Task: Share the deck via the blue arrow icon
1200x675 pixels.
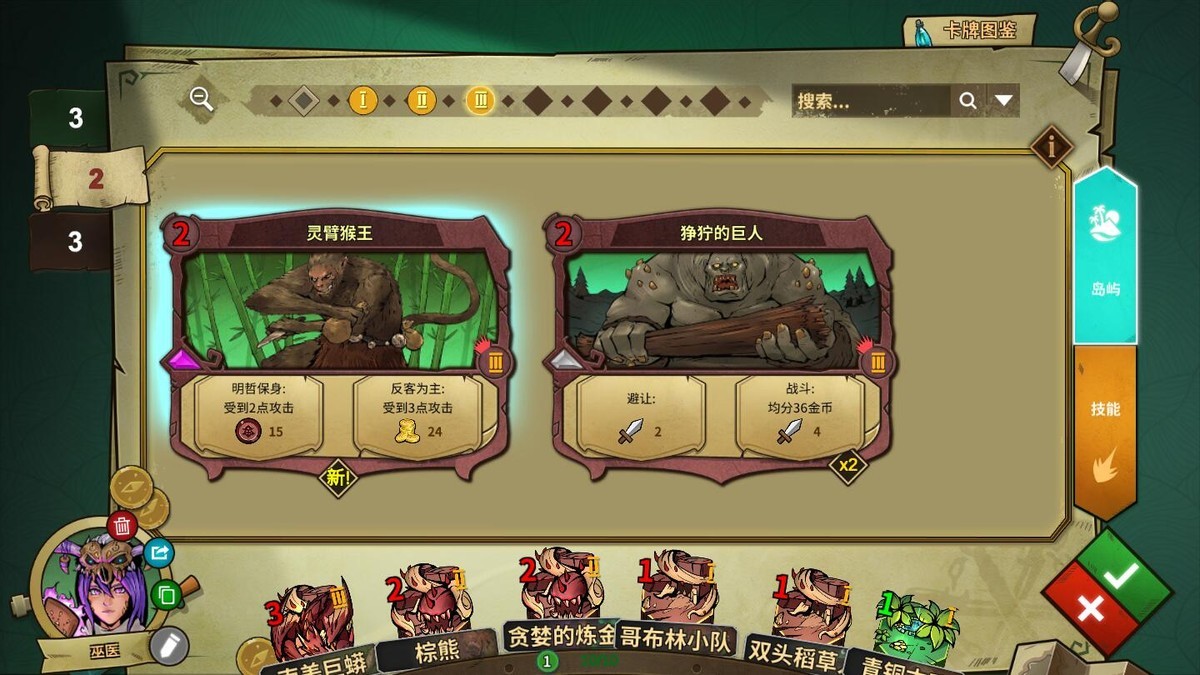Action: click(x=159, y=553)
